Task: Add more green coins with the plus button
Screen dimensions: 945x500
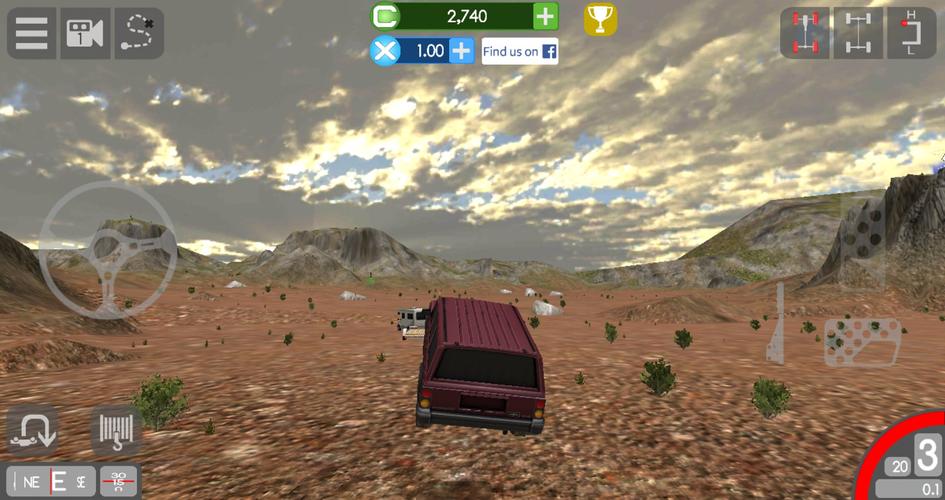Action: click(x=545, y=16)
